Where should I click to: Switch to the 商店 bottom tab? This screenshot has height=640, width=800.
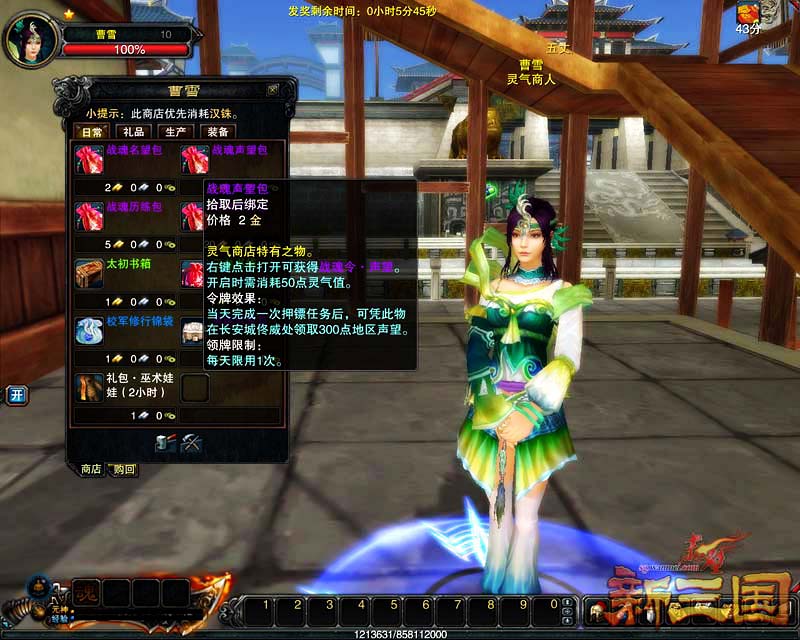click(91, 469)
